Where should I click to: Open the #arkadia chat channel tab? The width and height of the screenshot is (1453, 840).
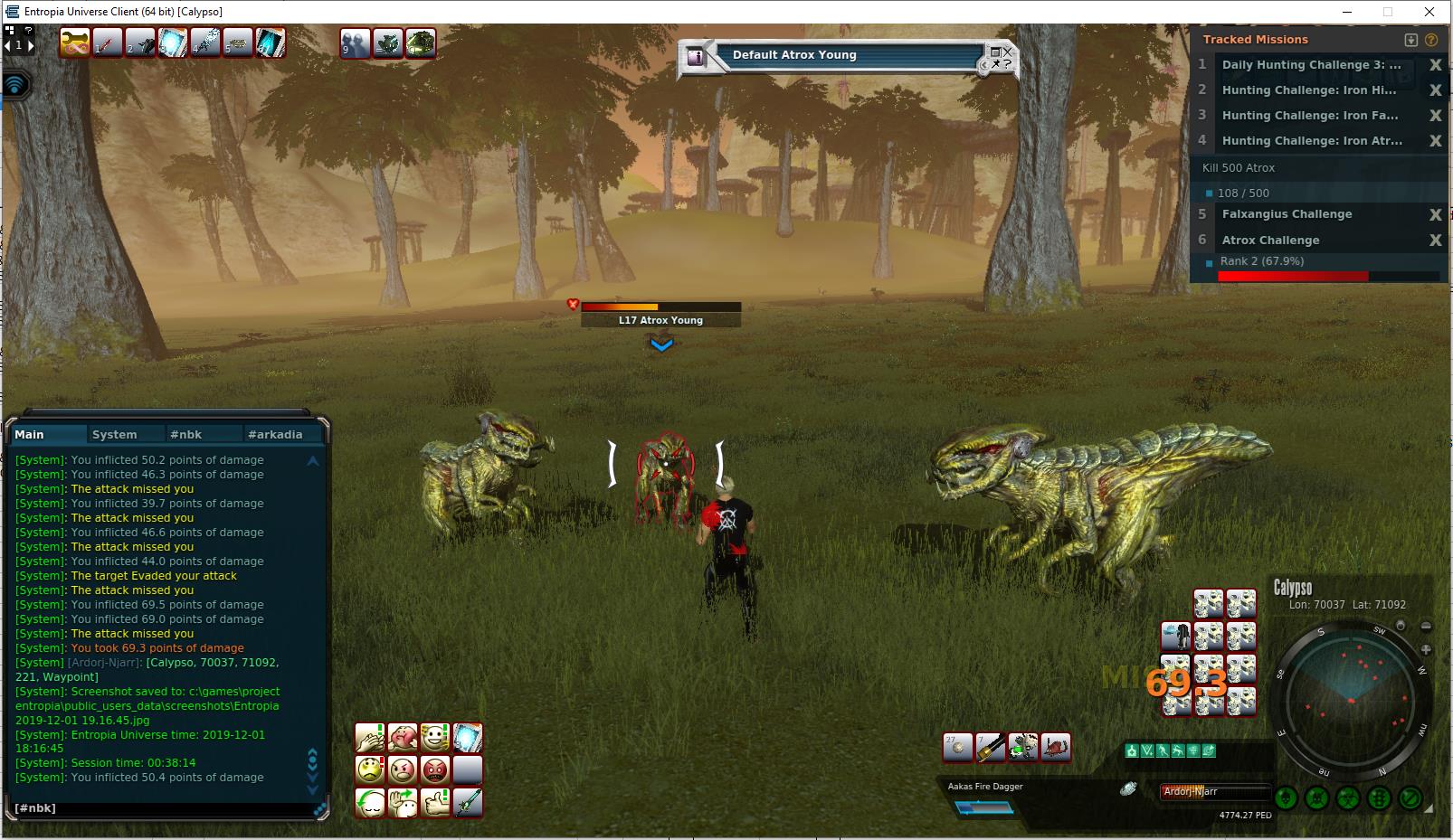(x=275, y=434)
